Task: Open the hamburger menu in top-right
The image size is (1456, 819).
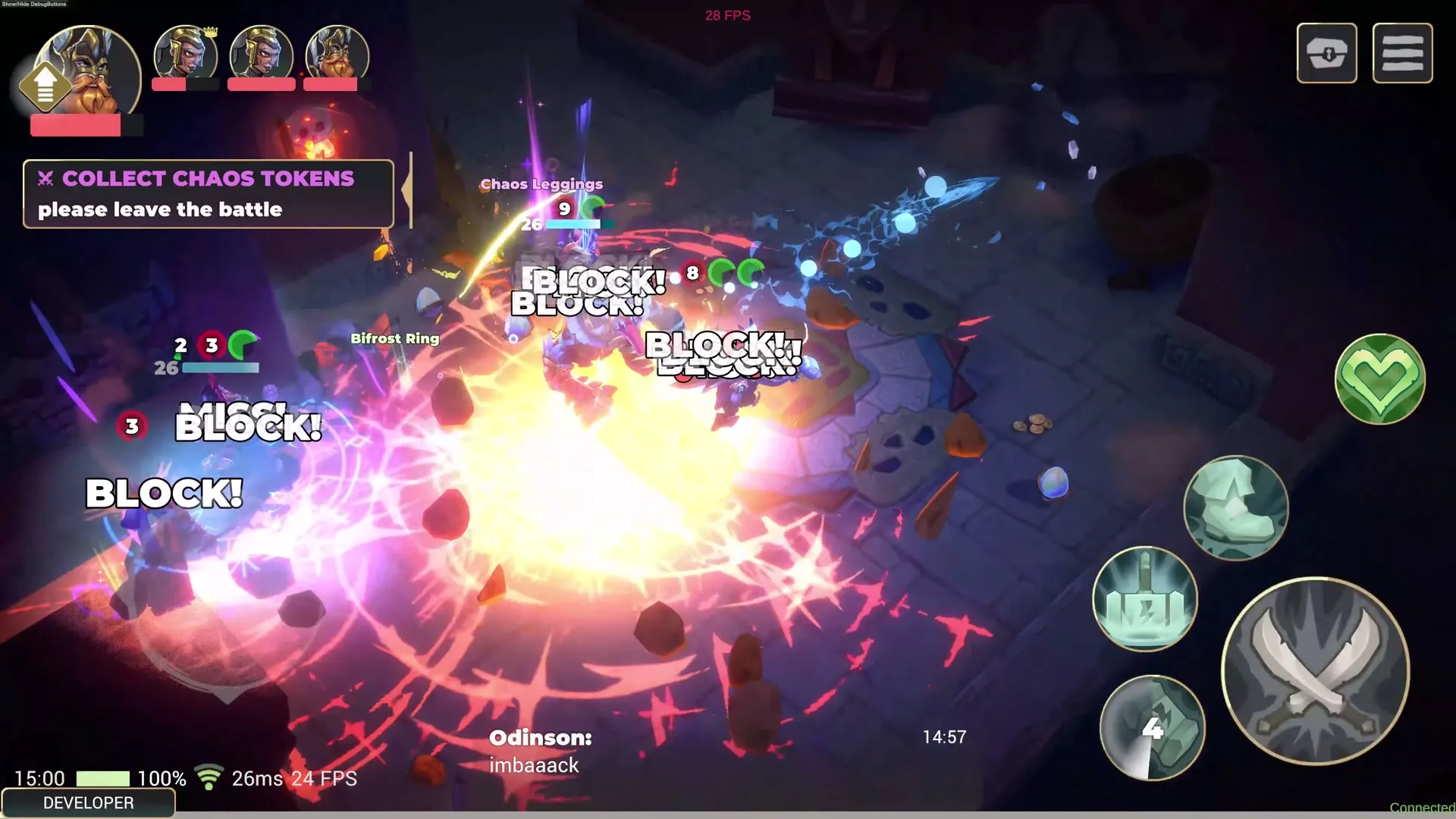Action: (x=1402, y=52)
